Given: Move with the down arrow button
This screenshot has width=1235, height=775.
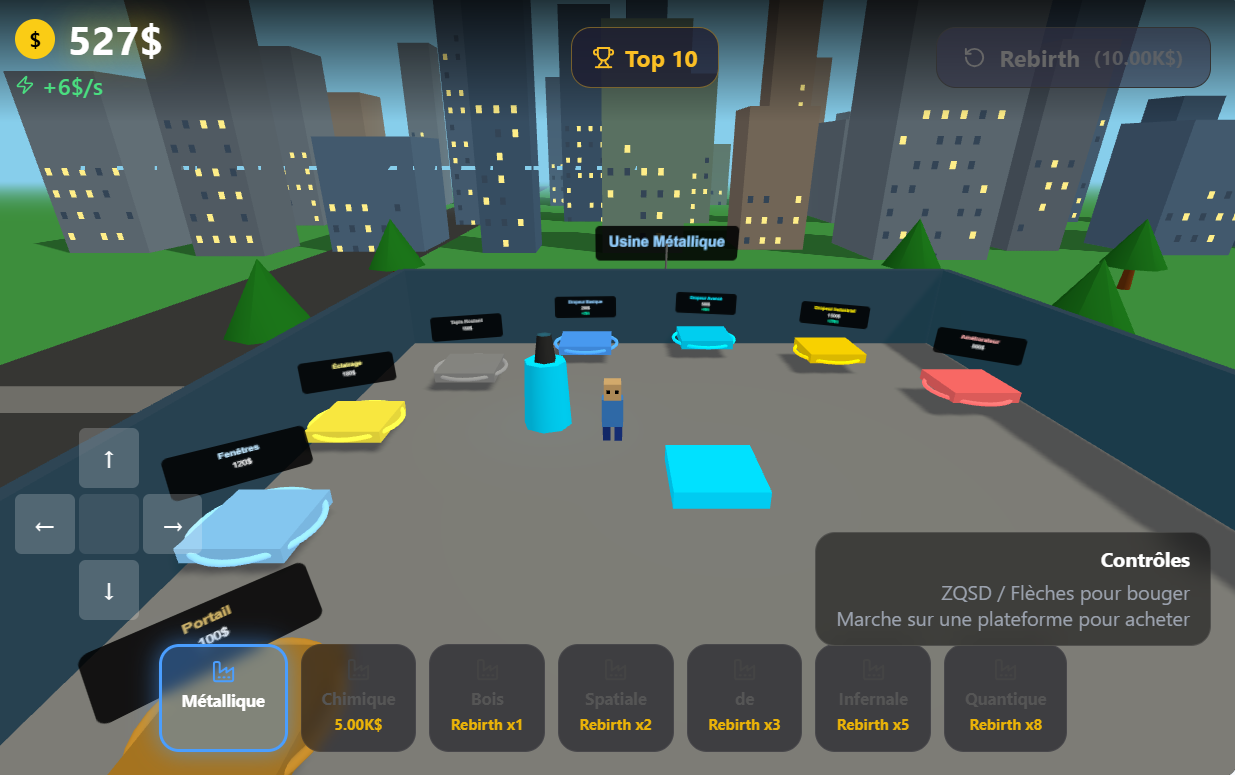Looking at the screenshot, I should coord(109,589).
